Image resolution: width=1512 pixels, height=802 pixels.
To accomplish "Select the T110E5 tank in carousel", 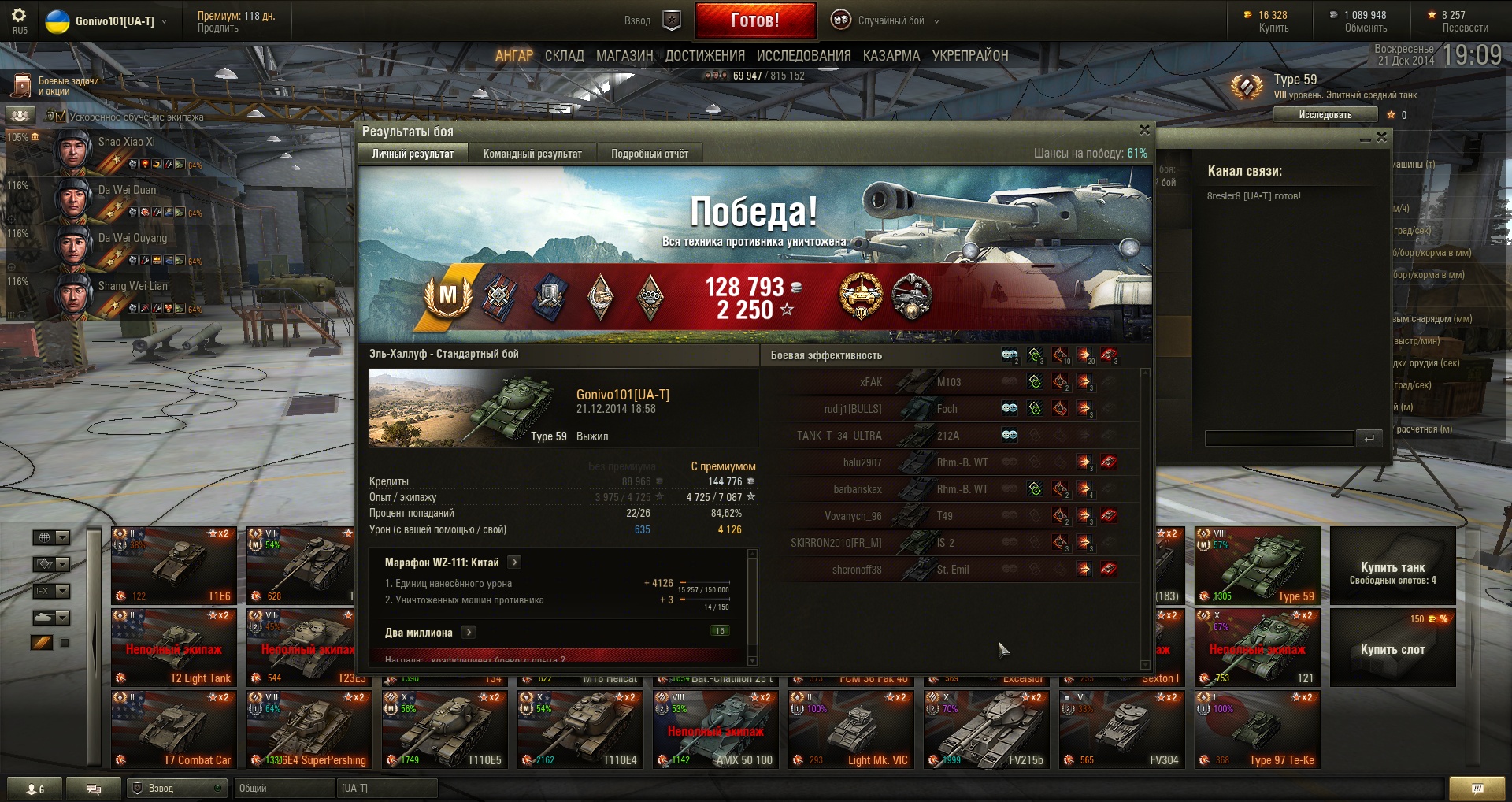I will (445, 729).
